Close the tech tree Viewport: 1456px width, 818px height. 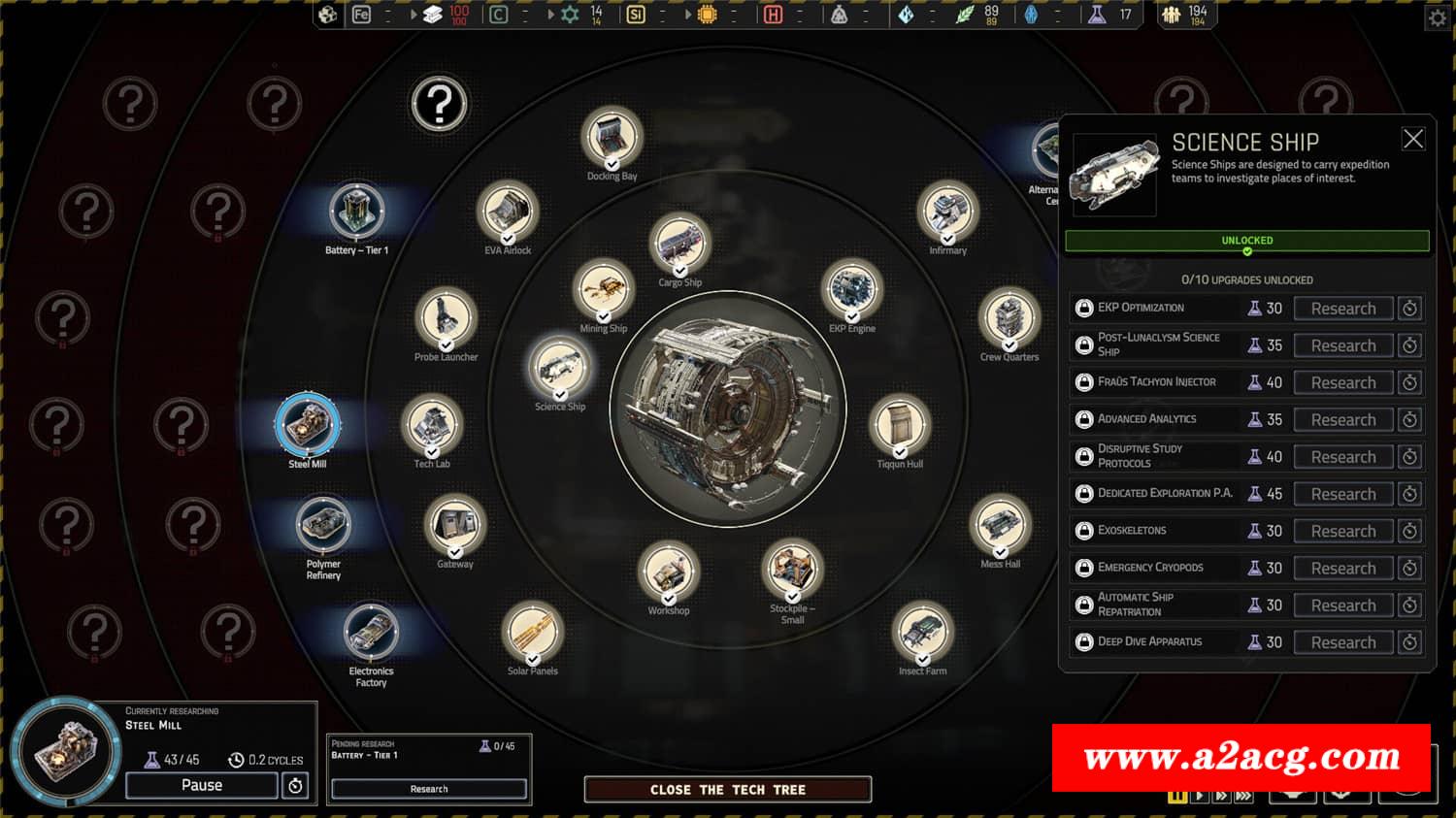[727, 790]
